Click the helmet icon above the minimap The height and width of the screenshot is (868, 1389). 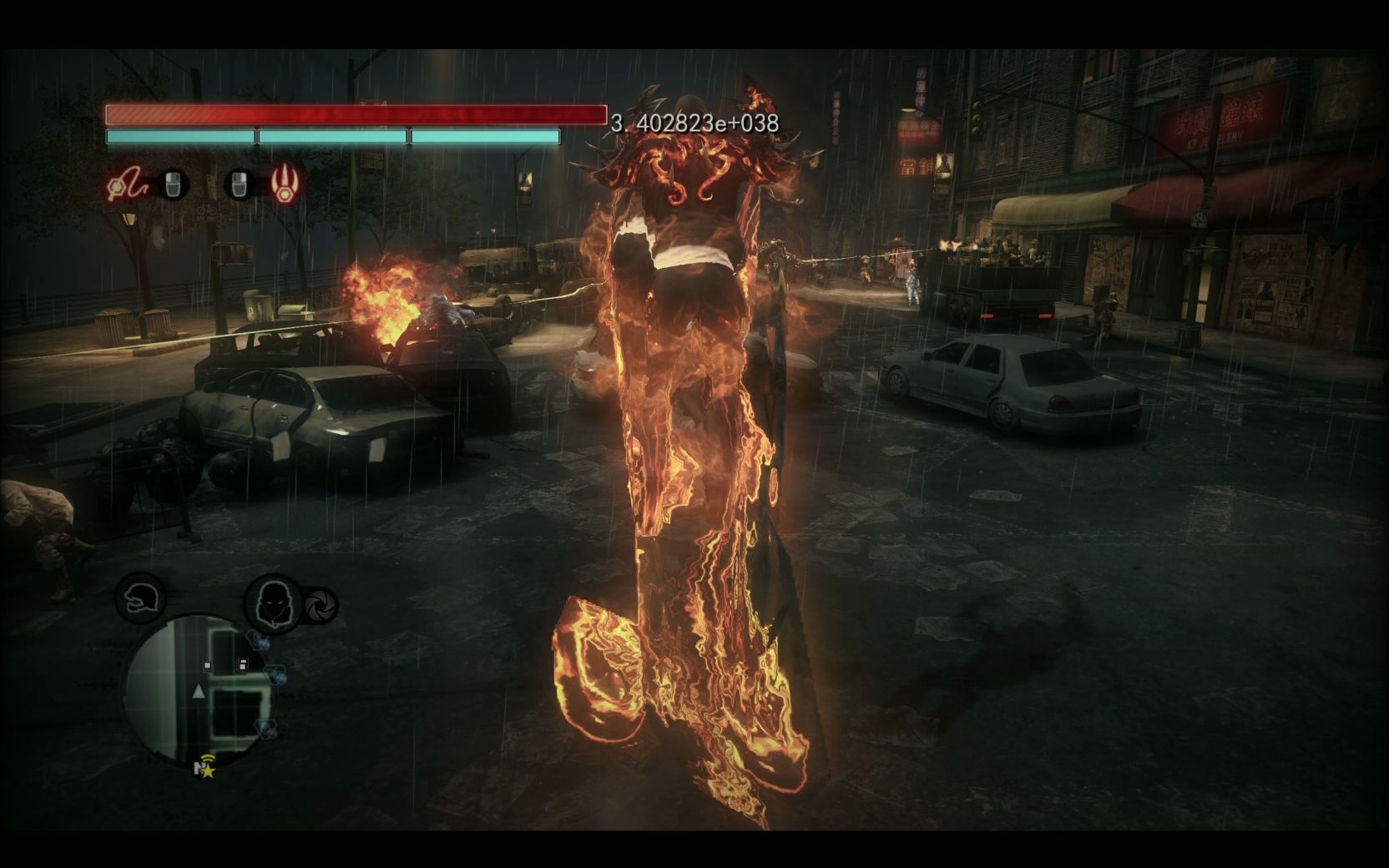[x=139, y=598]
